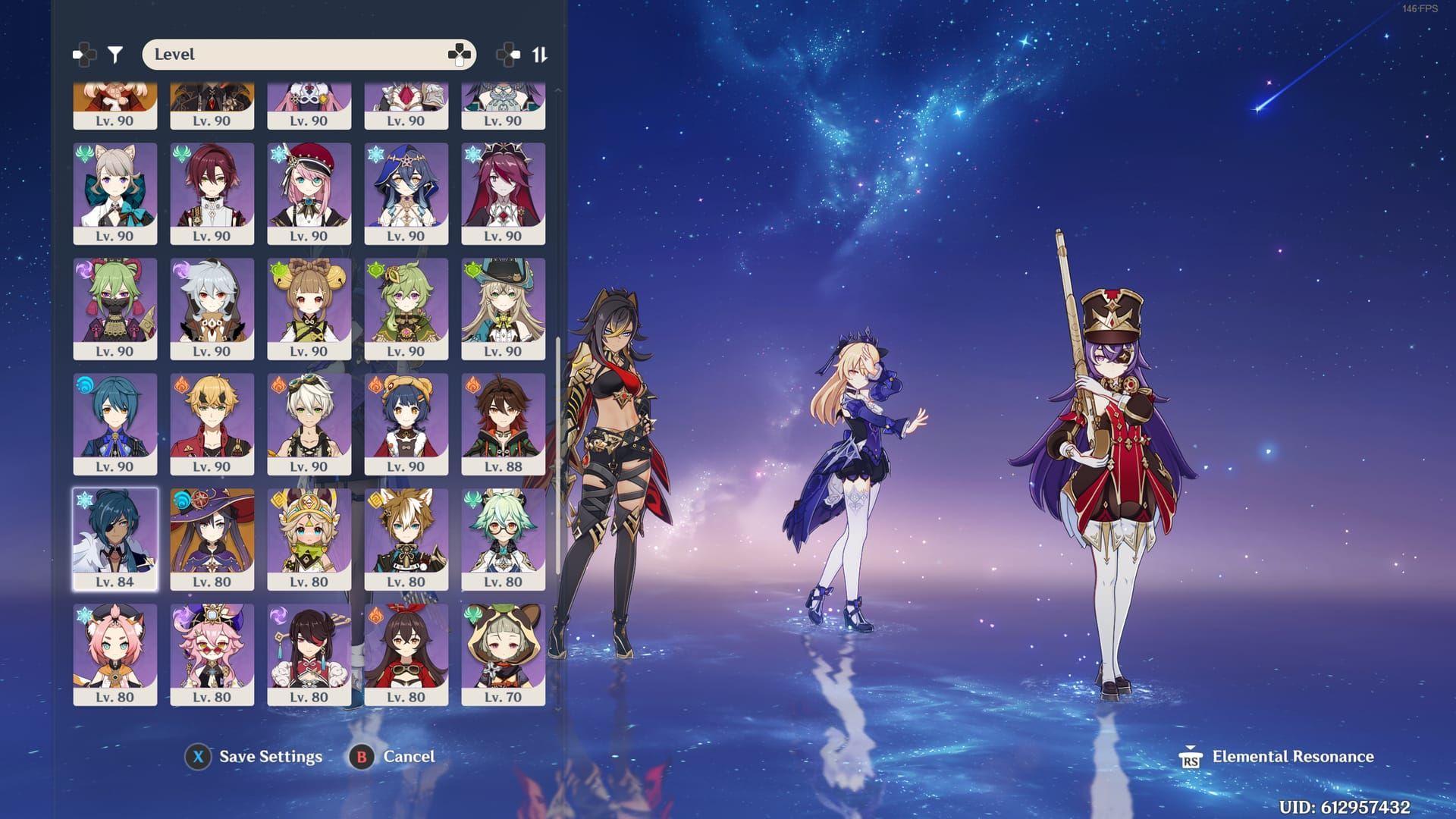The height and width of the screenshot is (819, 1456).
Task: Select Rosaria with the dark red hair
Action: [x=503, y=193]
